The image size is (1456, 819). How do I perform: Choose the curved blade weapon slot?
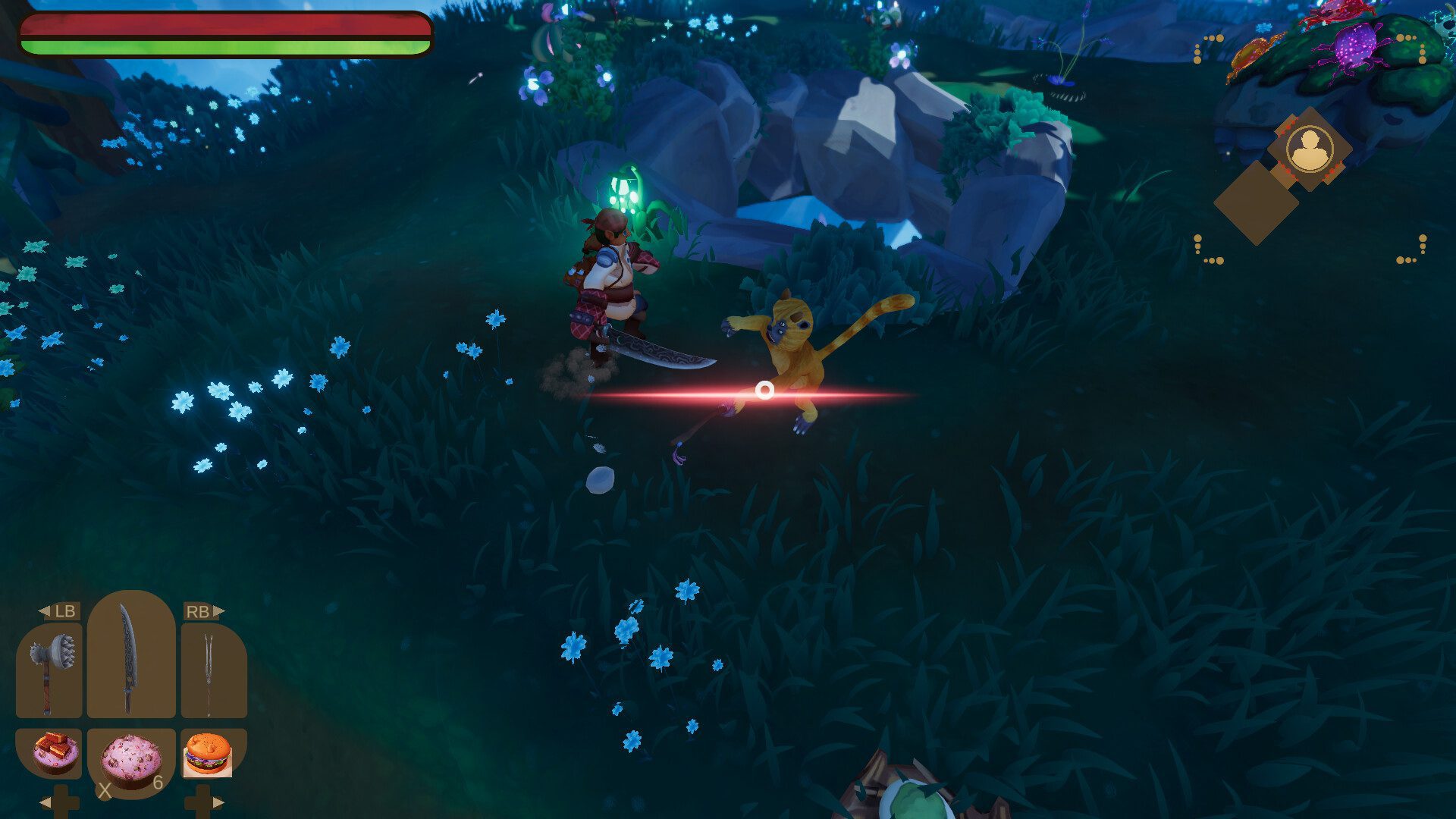point(130,656)
